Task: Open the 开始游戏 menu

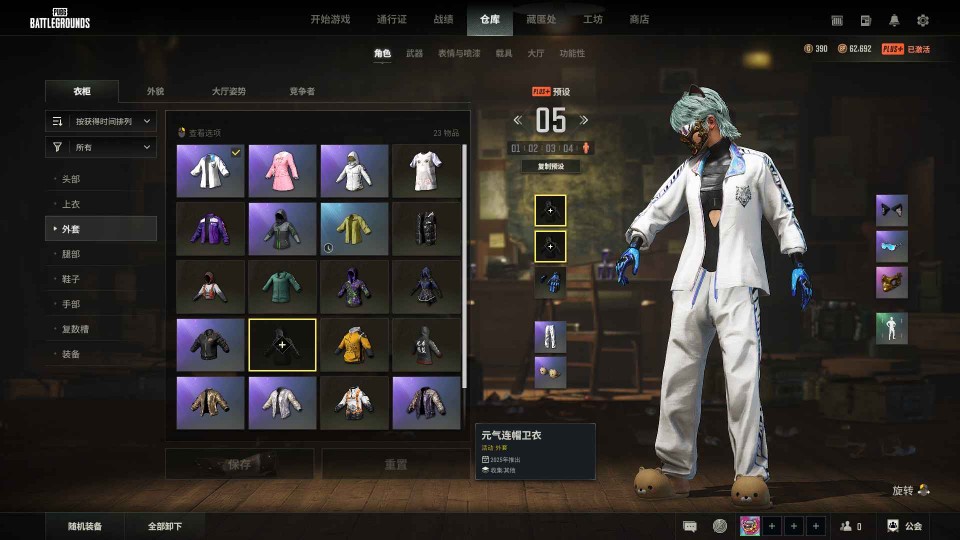Action: [330, 19]
